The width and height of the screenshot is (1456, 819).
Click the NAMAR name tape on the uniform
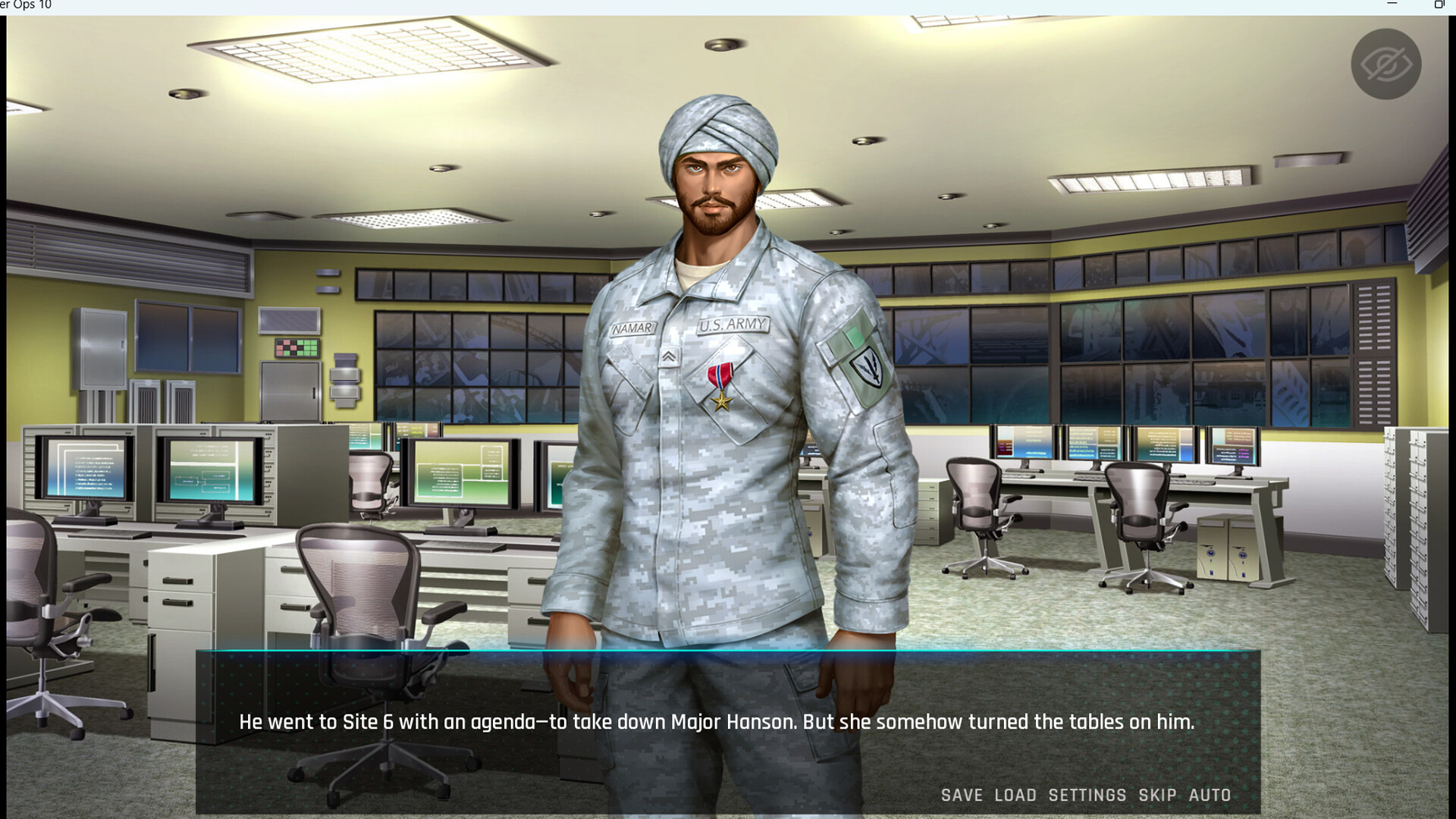click(x=632, y=327)
